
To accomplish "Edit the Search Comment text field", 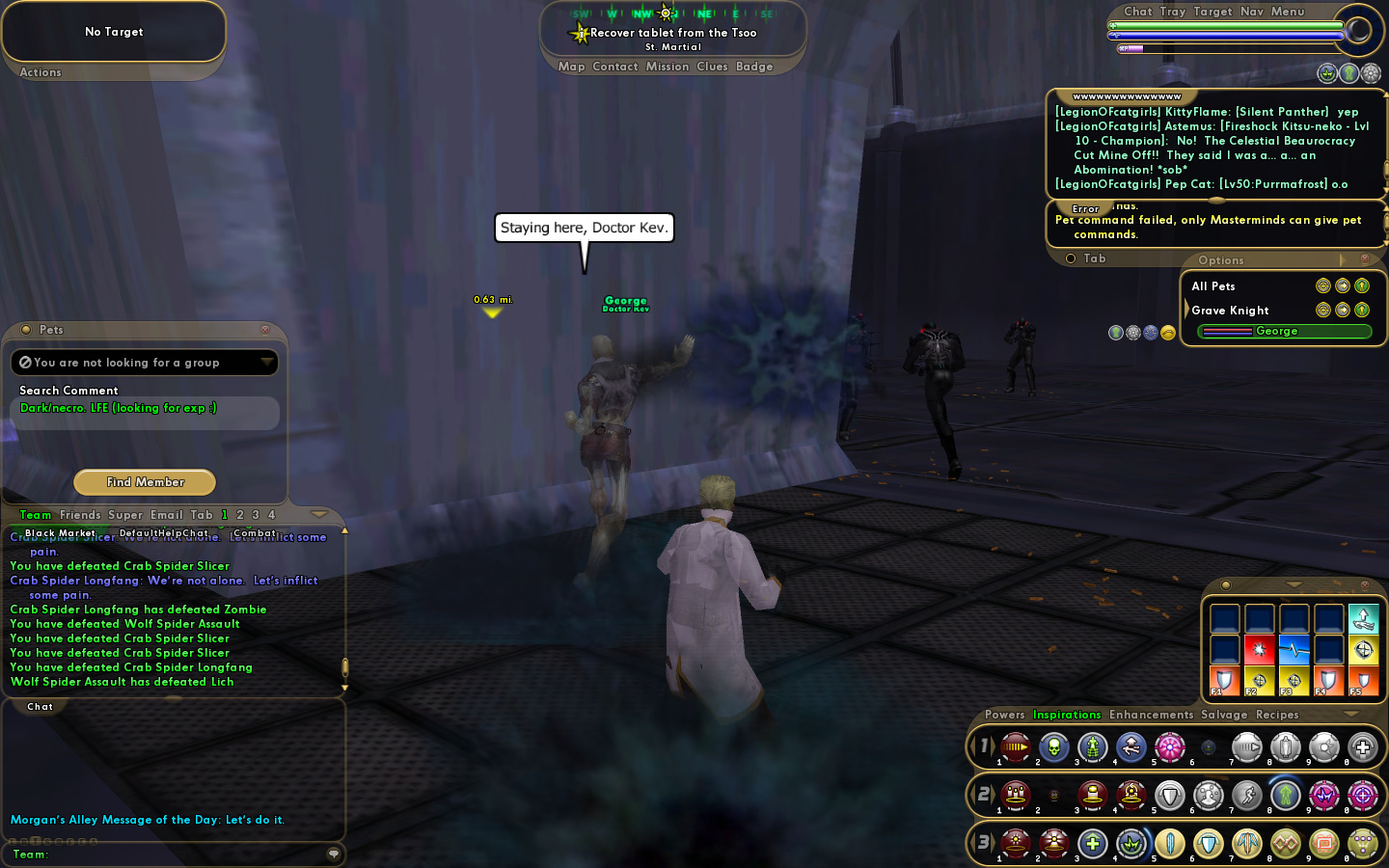I will pos(145,409).
